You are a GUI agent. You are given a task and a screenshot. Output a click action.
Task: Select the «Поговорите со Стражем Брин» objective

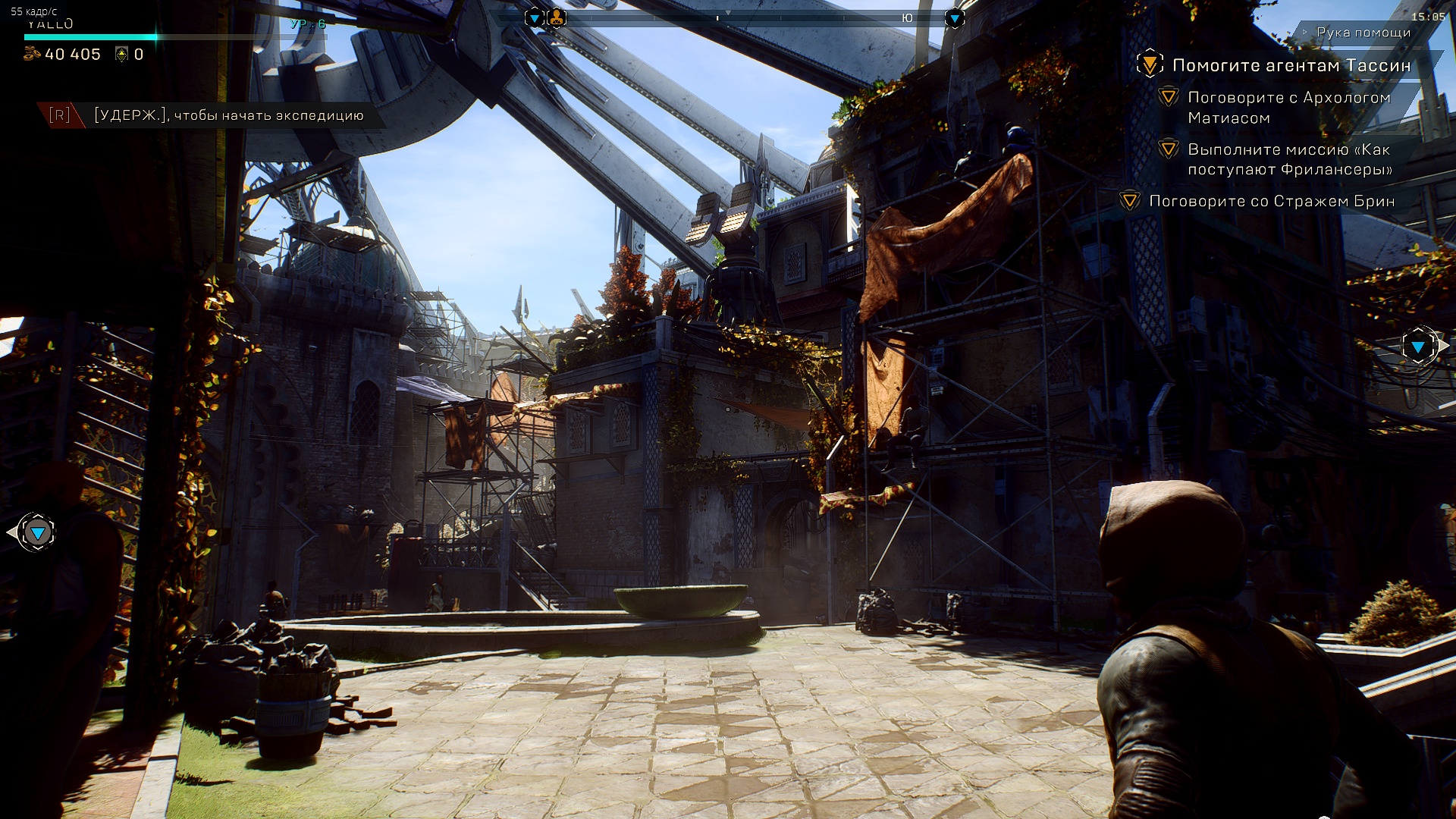[x=1272, y=201]
